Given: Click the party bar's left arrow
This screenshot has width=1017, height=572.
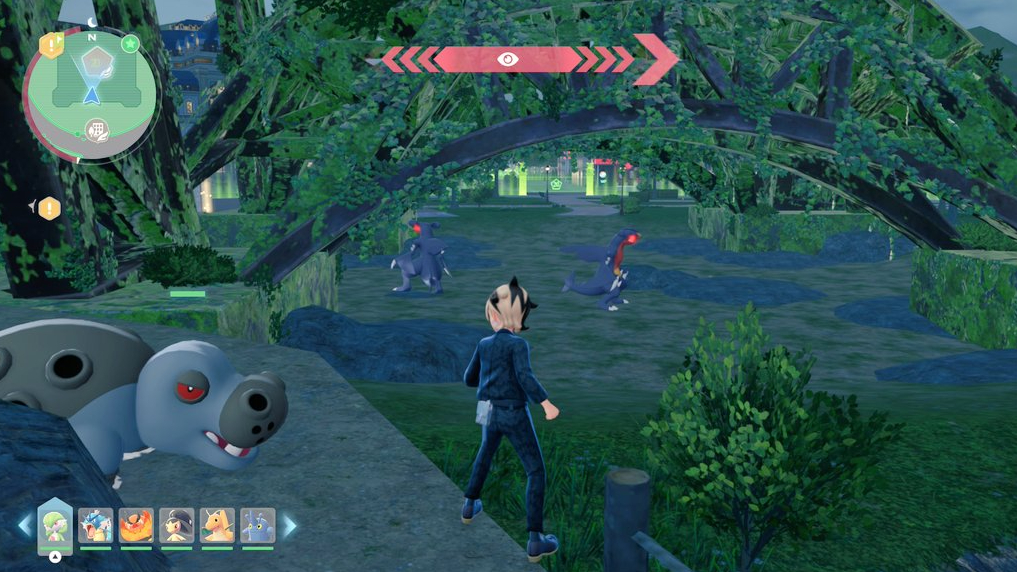Looking at the screenshot, I should tap(25, 526).
